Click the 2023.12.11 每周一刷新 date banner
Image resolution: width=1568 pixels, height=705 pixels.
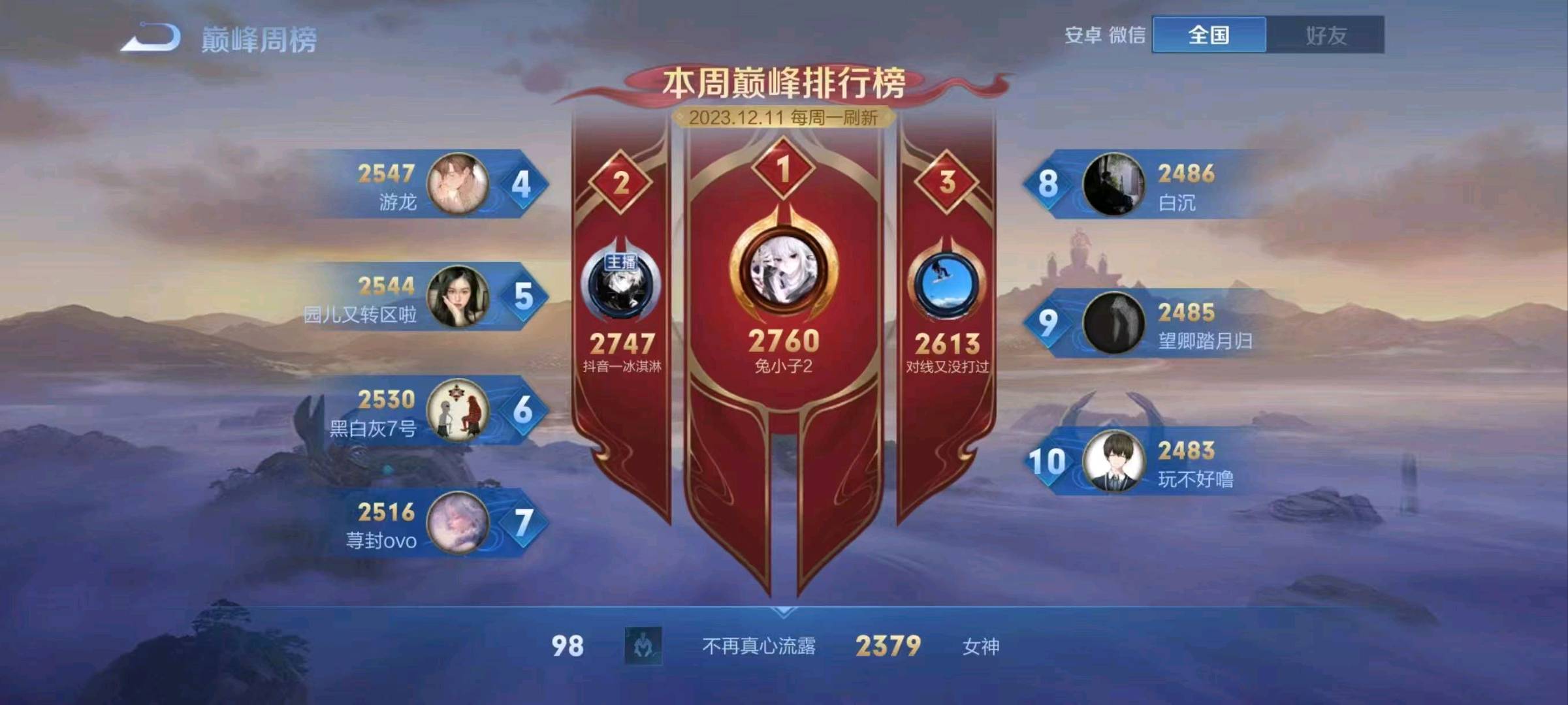pos(784,118)
